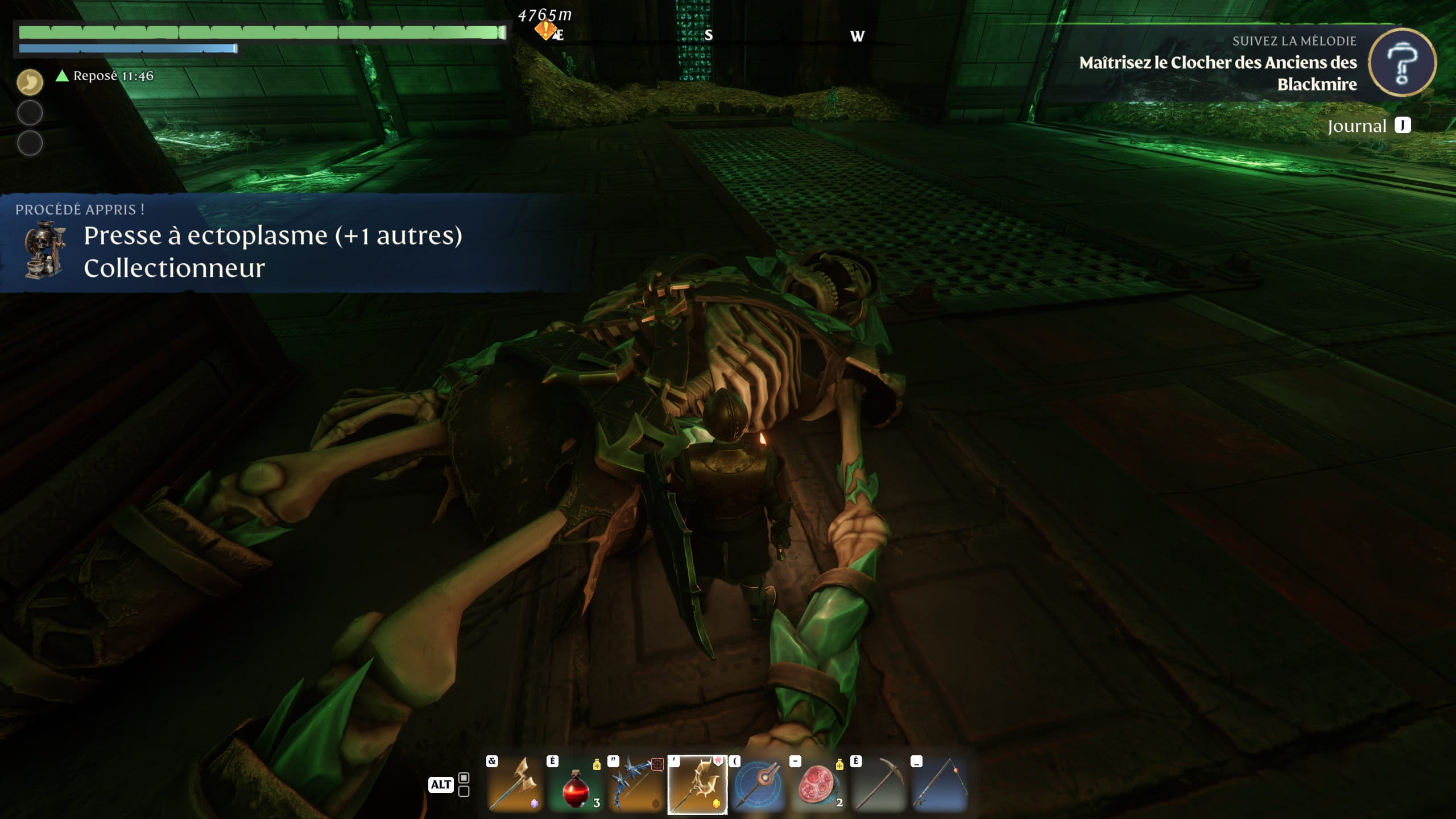Select the fishing rod slot
The height and width of the screenshot is (819, 1456).
pyautogui.click(x=940, y=785)
